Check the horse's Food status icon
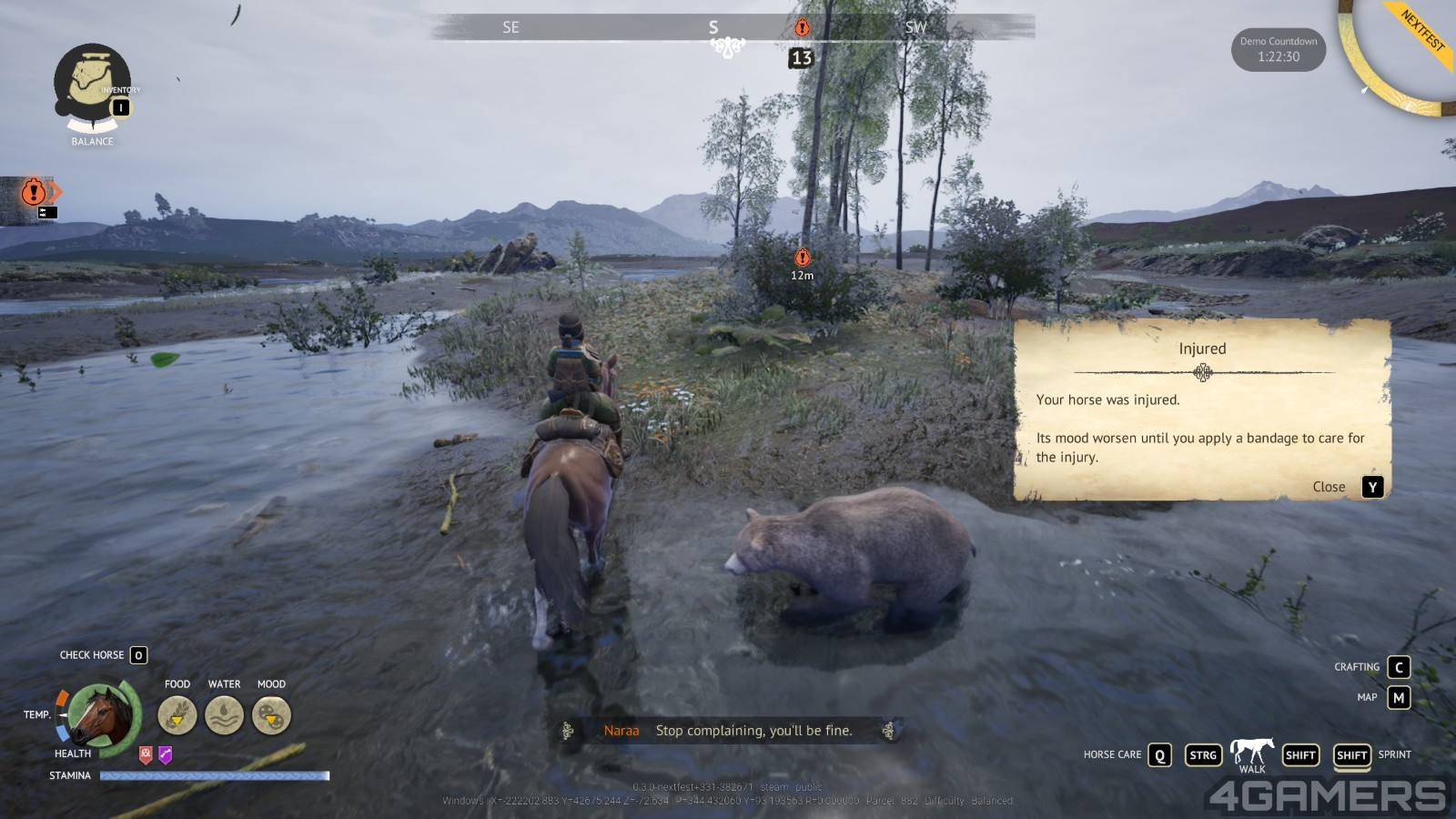1456x819 pixels. coord(177,715)
